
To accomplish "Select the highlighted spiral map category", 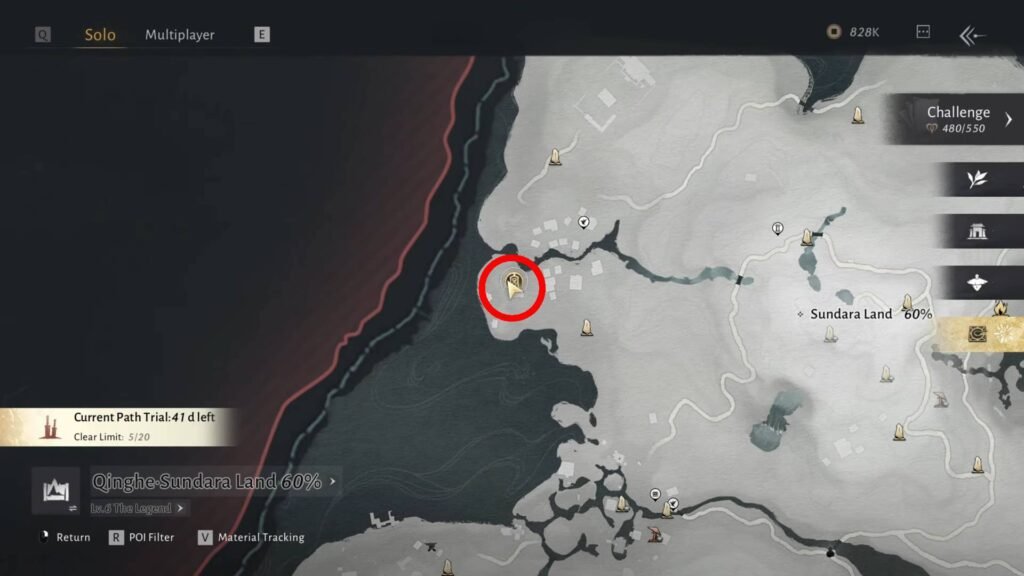I will [977, 335].
